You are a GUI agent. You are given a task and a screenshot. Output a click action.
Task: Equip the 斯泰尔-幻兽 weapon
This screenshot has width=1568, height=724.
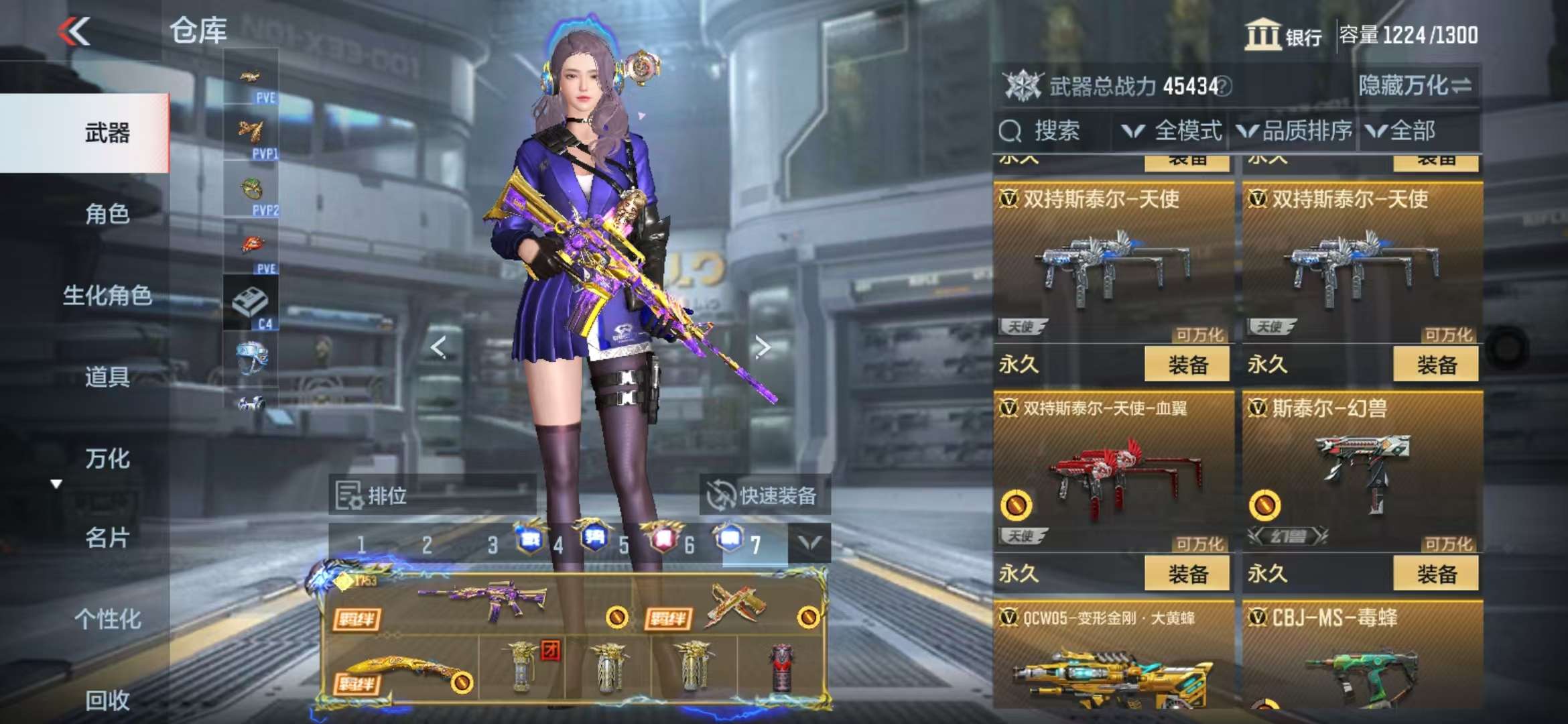coord(1436,574)
